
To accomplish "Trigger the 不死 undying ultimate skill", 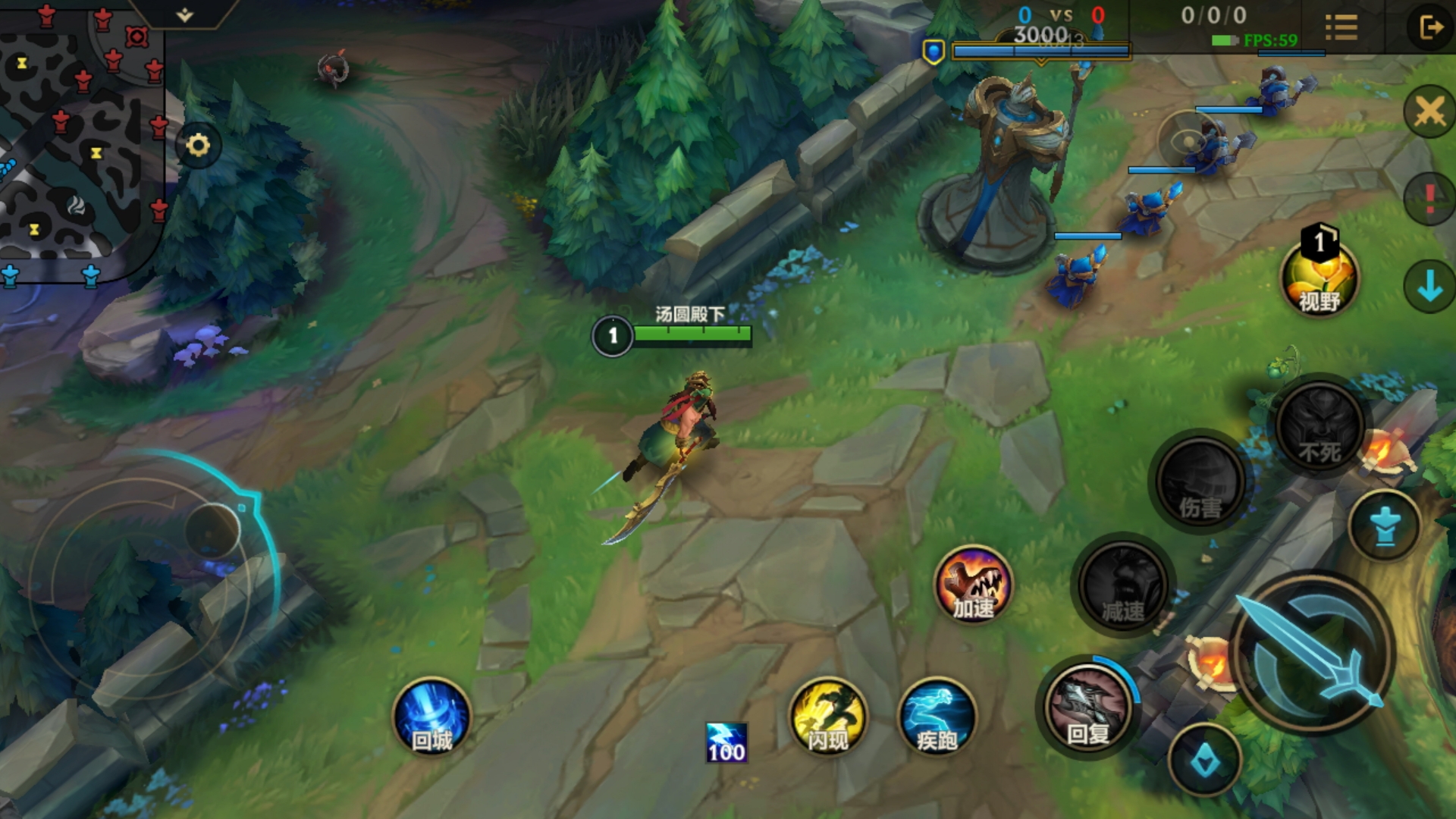I will (1319, 426).
